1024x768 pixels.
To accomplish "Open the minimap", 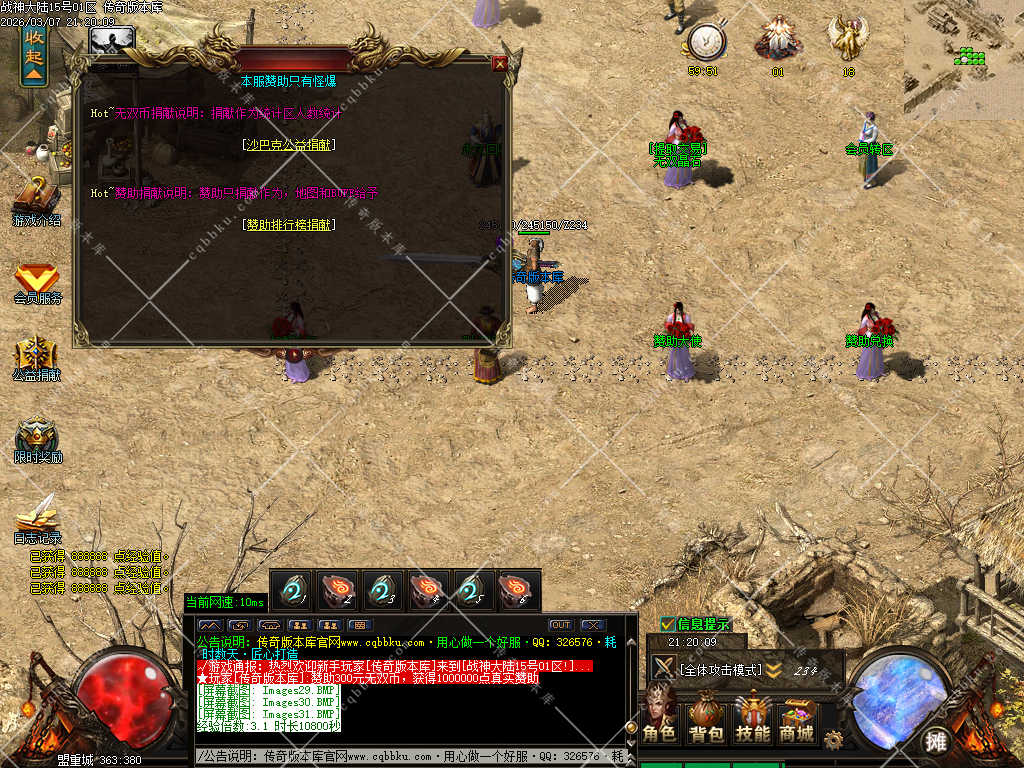I will [x=964, y=45].
